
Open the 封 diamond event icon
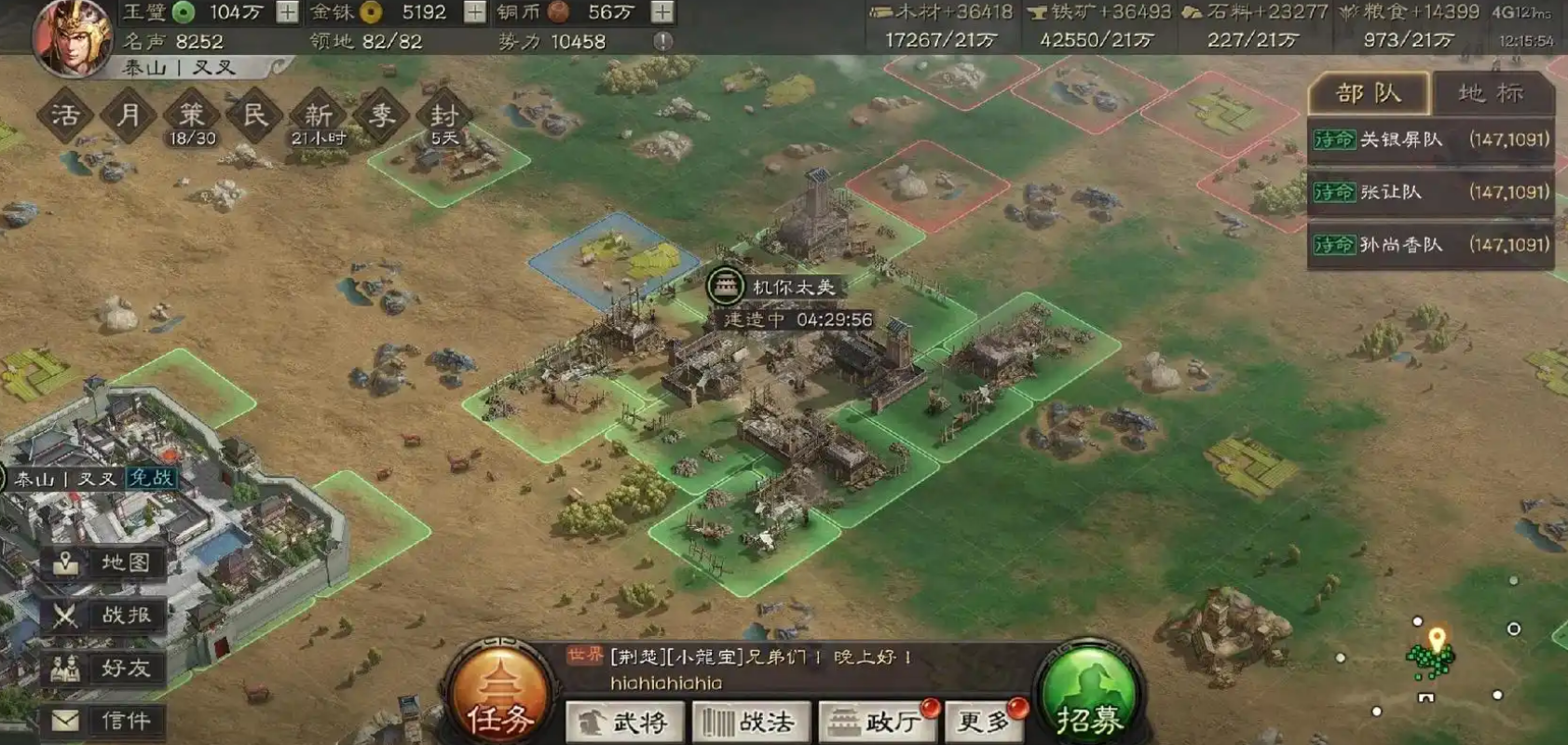[443, 115]
